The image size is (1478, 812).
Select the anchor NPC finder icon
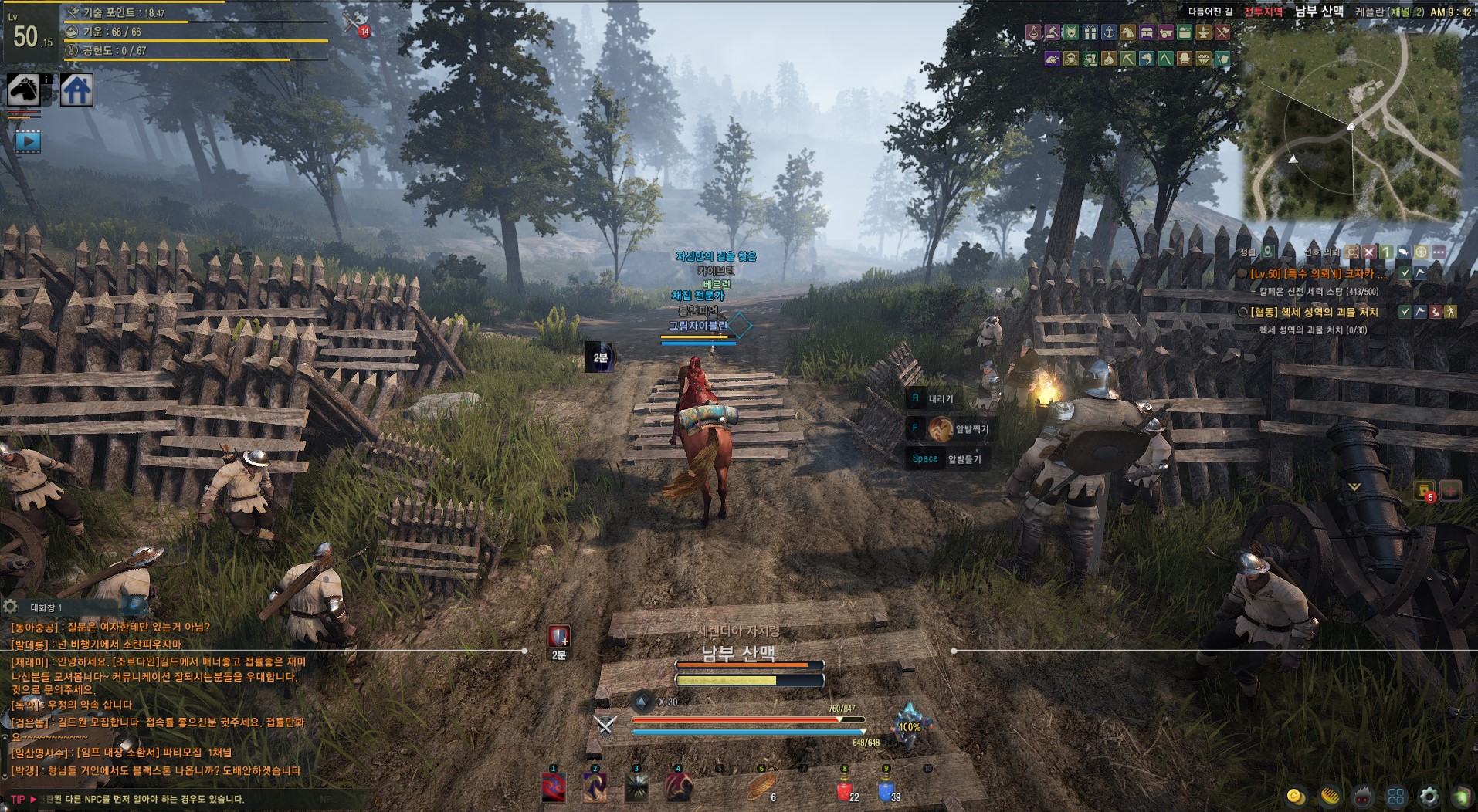coord(1108,32)
